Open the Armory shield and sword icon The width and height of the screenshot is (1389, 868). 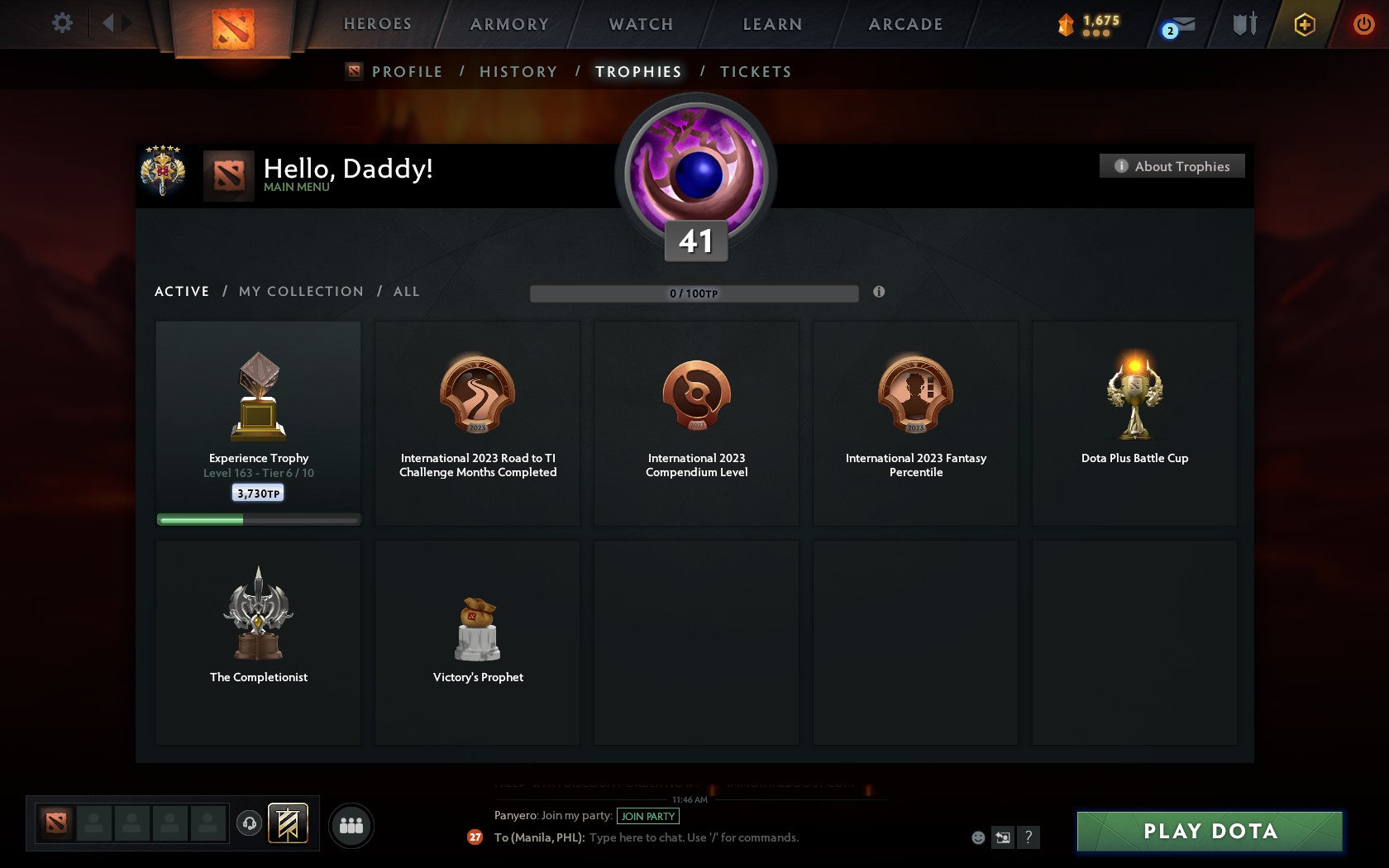coord(1242,26)
